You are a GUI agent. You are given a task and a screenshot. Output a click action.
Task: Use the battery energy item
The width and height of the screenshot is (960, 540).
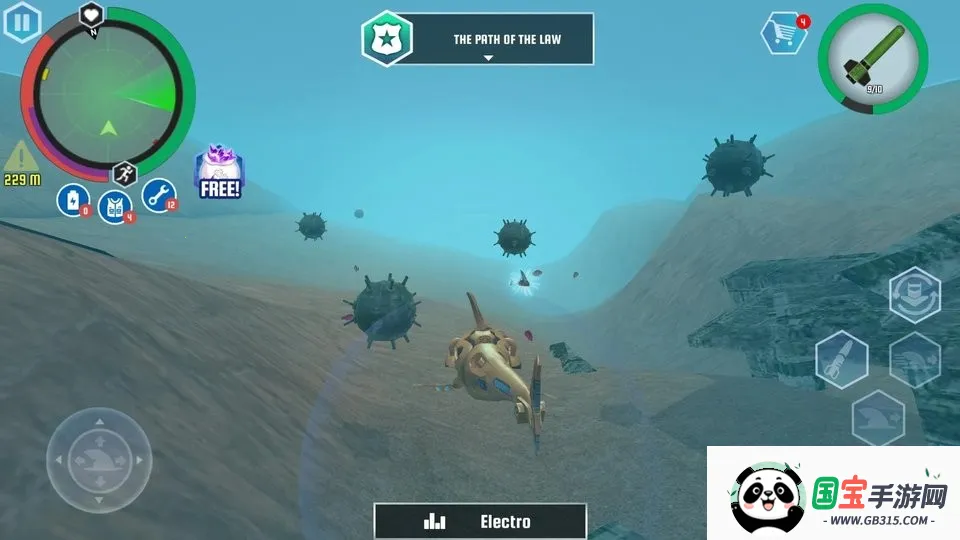[x=73, y=200]
